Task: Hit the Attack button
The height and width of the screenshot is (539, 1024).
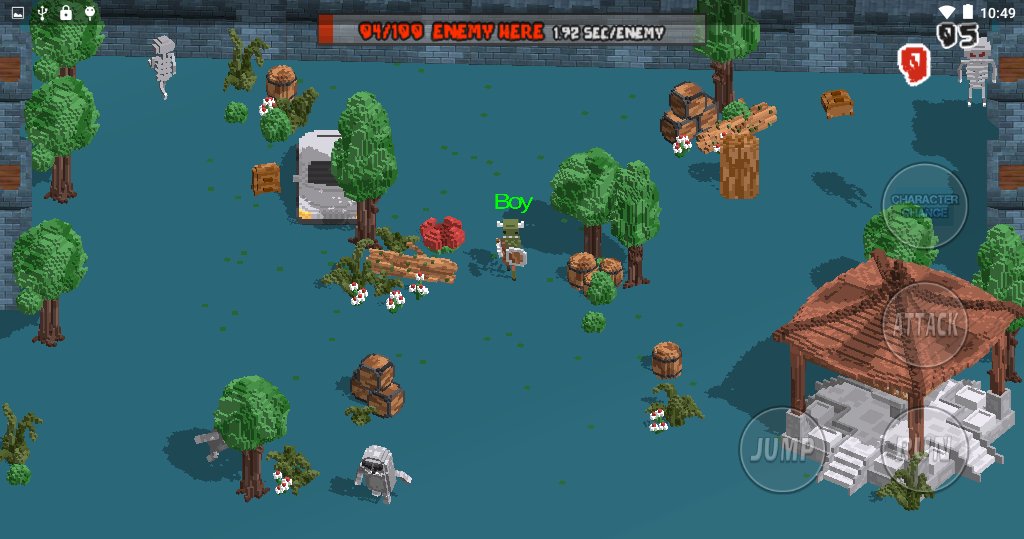Action: pyautogui.click(x=925, y=324)
